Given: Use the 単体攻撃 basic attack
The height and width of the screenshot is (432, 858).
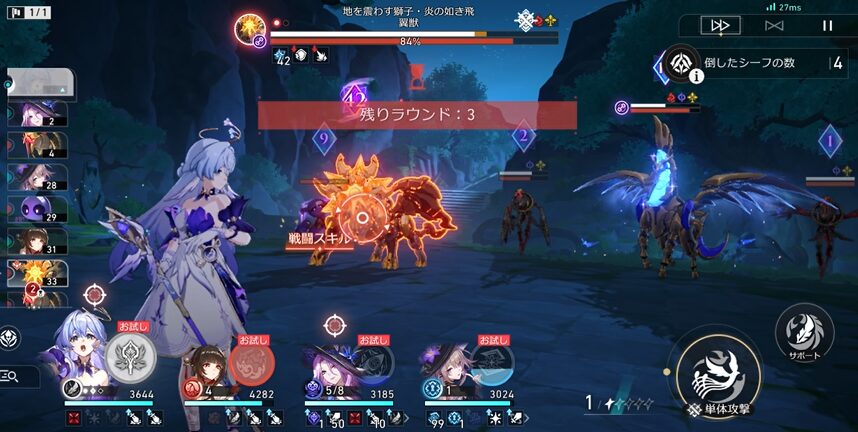Looking at the screenshot, I should [719, 377].
